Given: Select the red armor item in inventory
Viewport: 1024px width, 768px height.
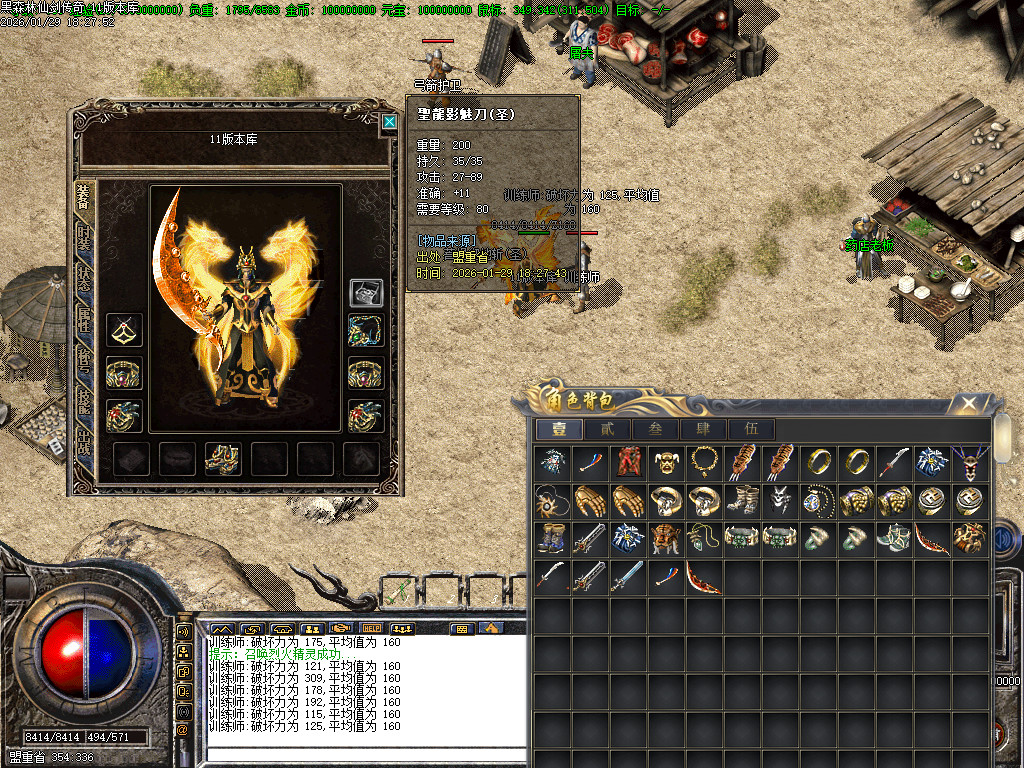Looking at the screenshot, I should coord(628,462).
